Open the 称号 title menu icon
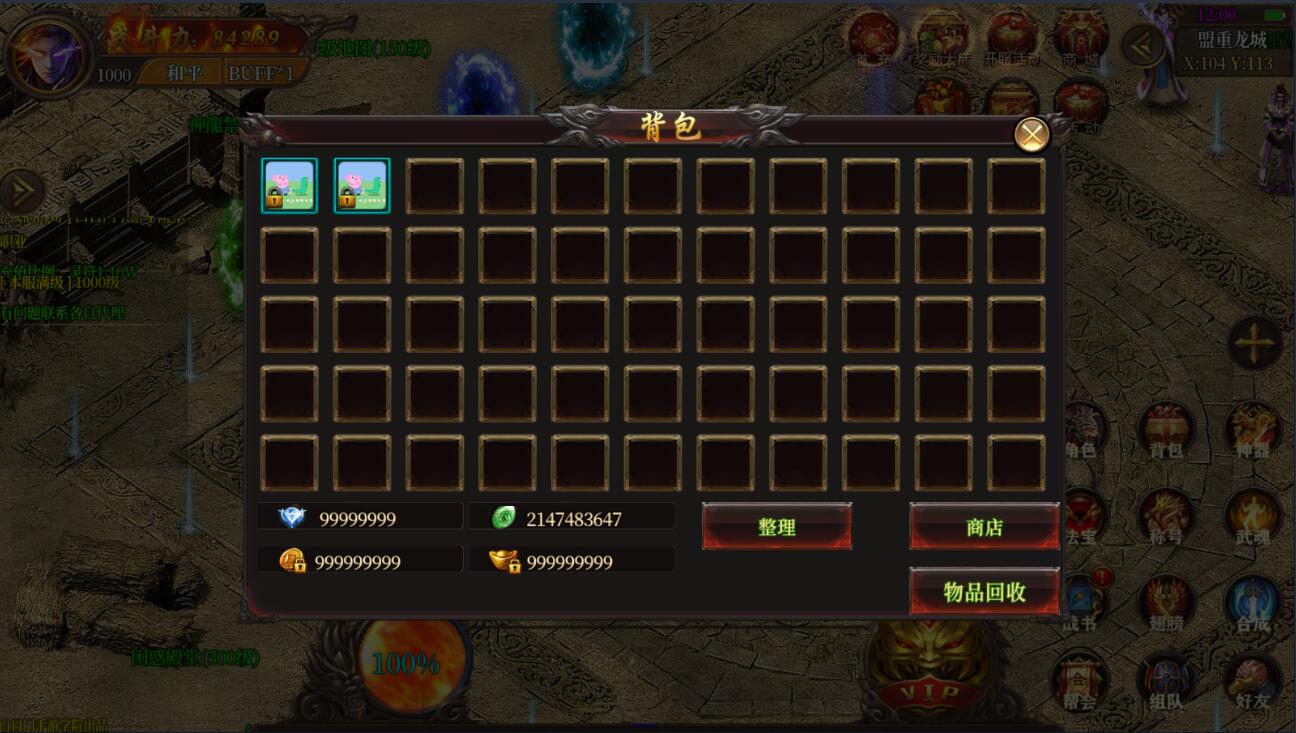 coord(1166,518)
